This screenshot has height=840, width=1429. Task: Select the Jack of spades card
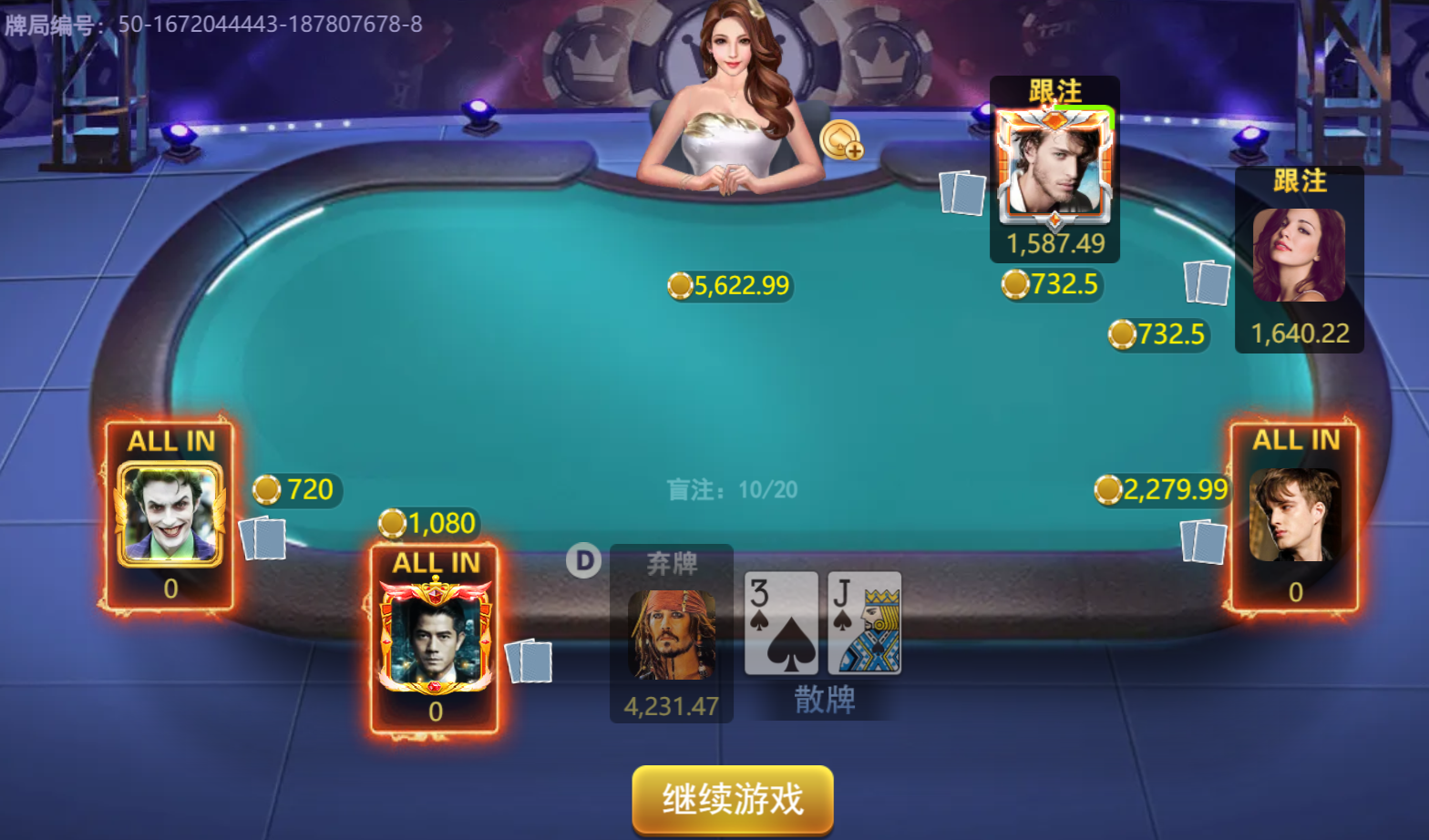[864, 622]
